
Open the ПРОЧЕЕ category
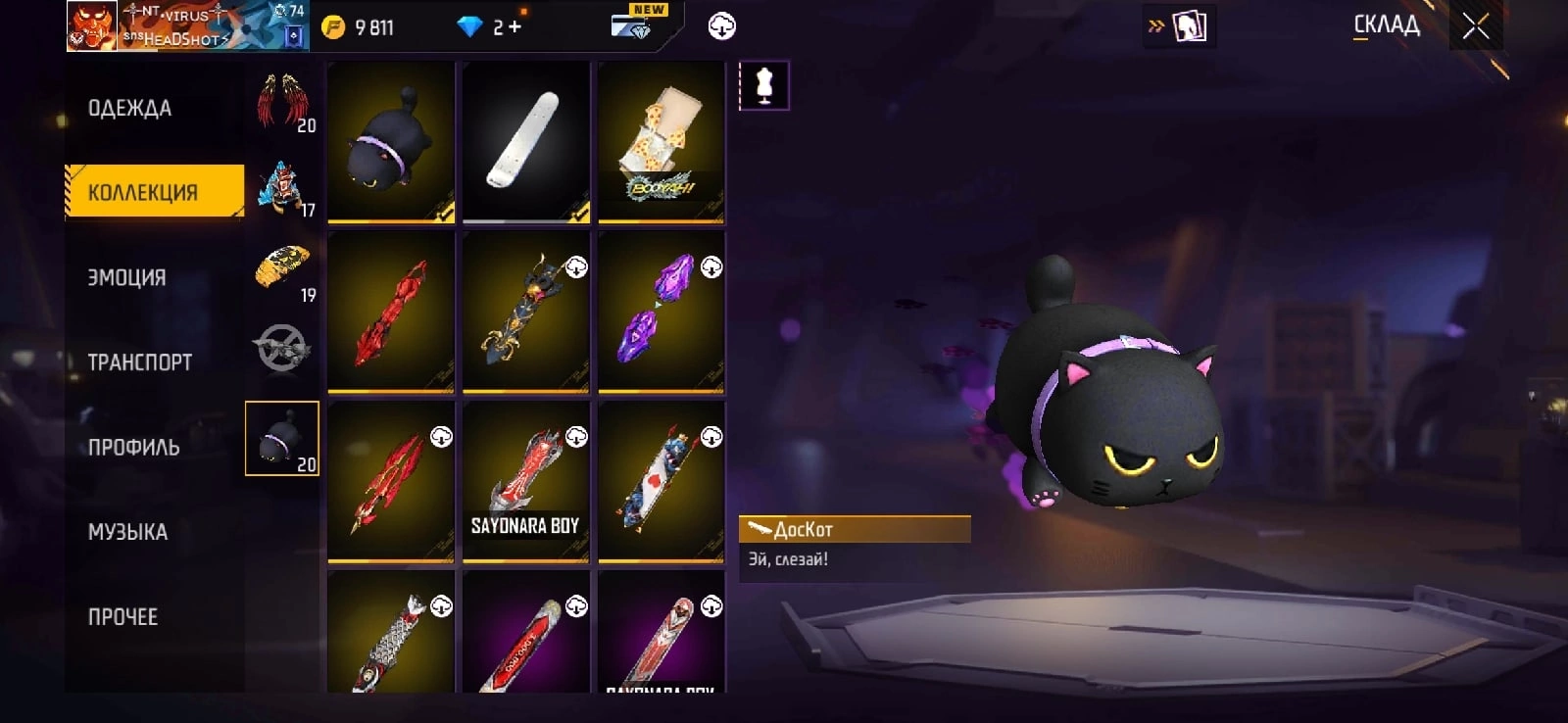(123, 617)
